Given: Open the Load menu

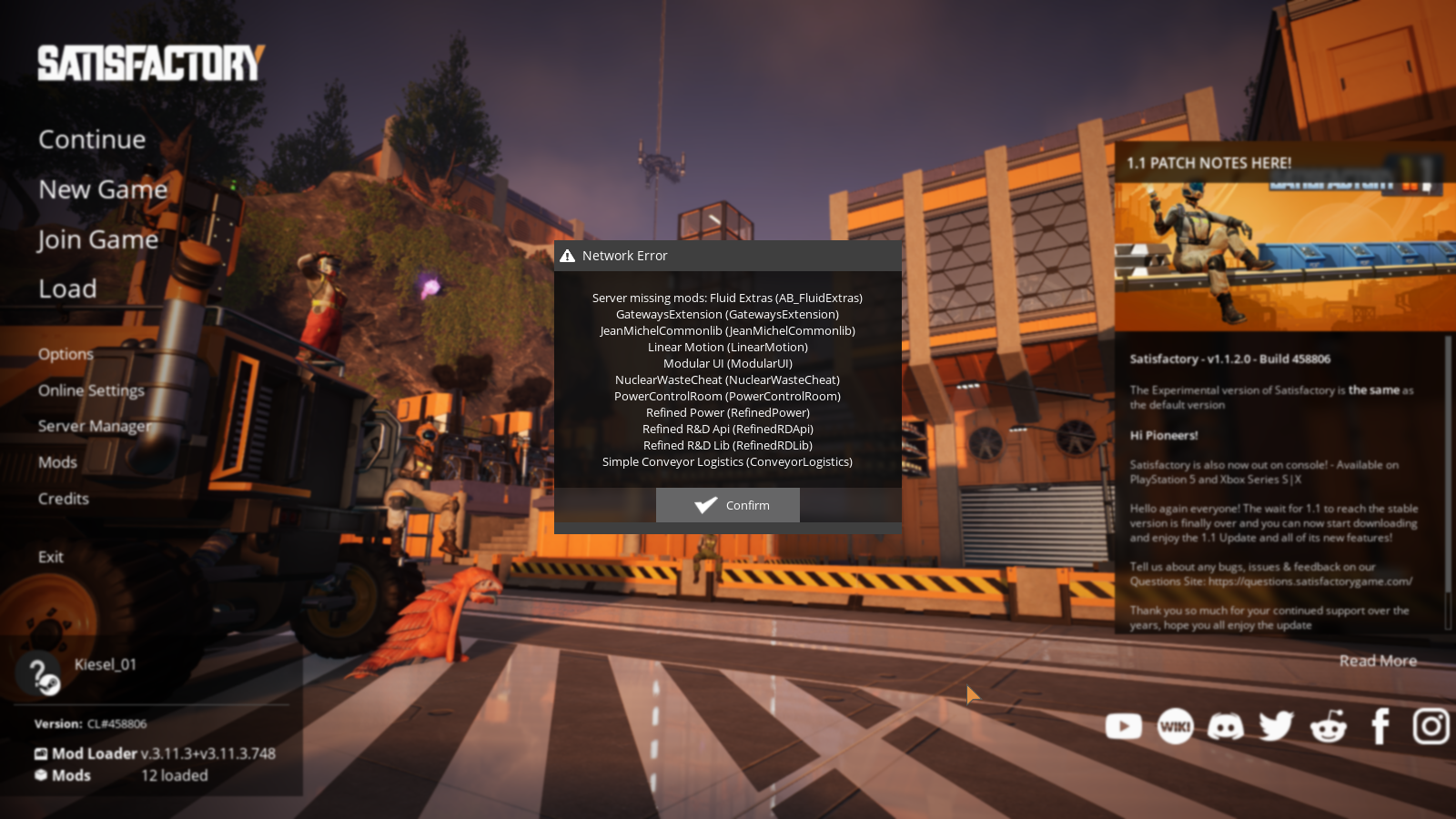Looking at the screenshot, I should 67,289.
